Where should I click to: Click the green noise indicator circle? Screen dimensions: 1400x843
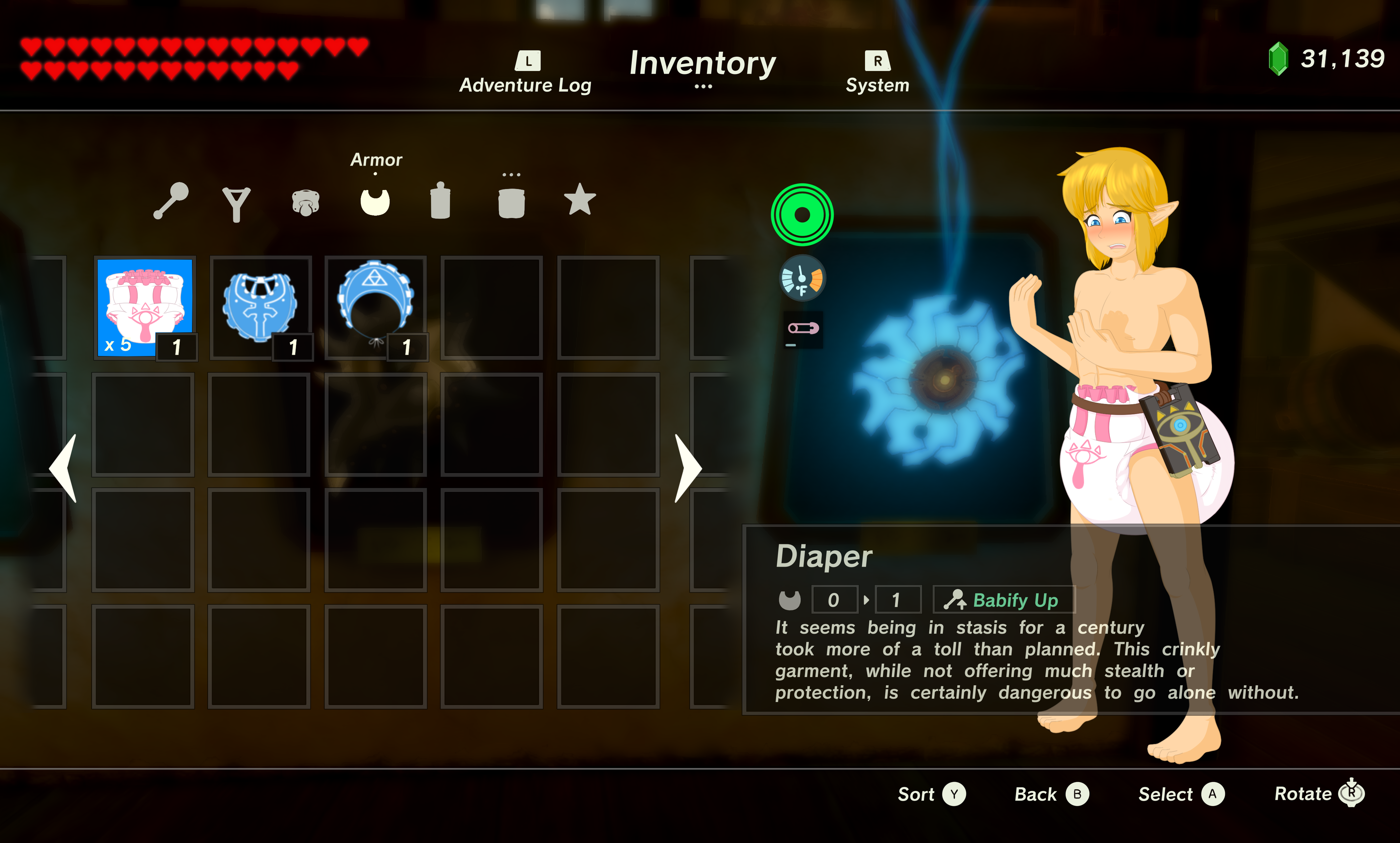coord(802,215)
